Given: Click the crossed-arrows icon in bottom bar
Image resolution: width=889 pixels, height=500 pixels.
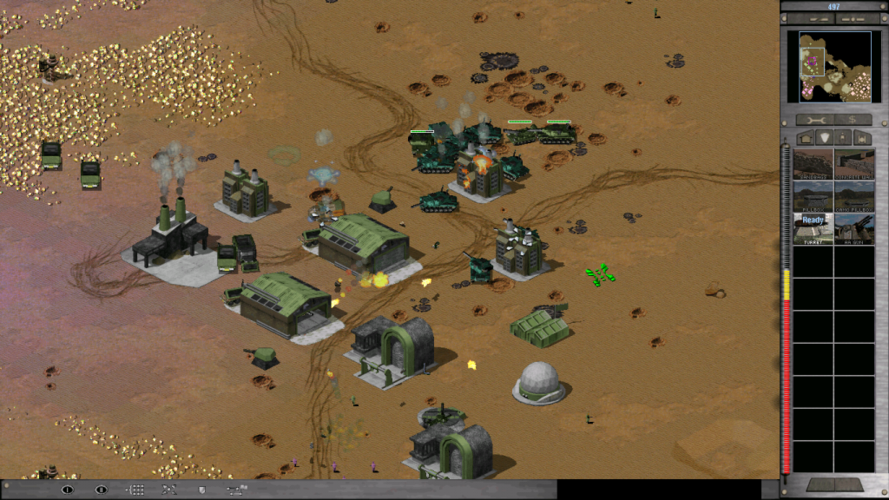Looking at the screenshot, I should click(169, 490).
